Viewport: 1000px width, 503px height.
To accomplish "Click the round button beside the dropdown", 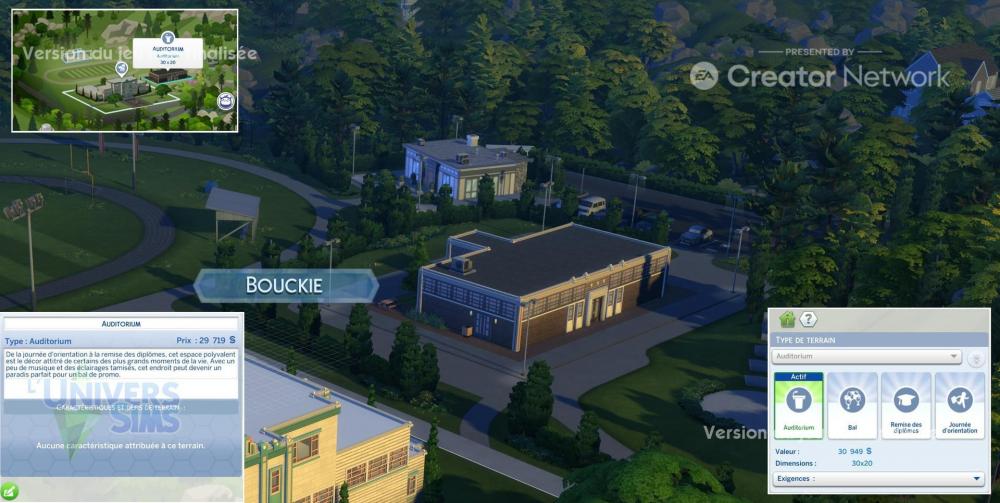I will click(x=975, y=357).
